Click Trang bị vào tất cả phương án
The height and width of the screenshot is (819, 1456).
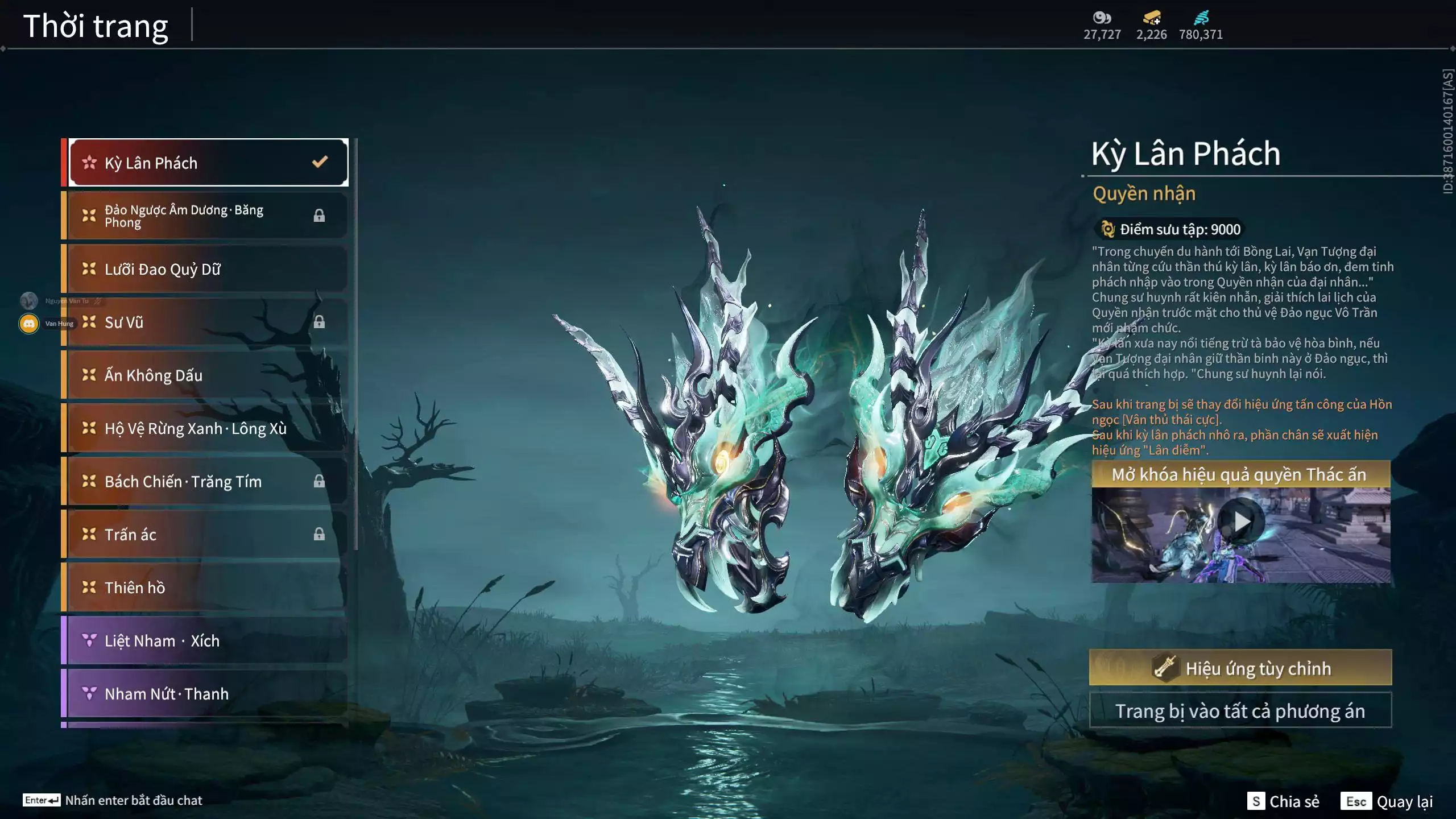click(x=1240, y=711)
